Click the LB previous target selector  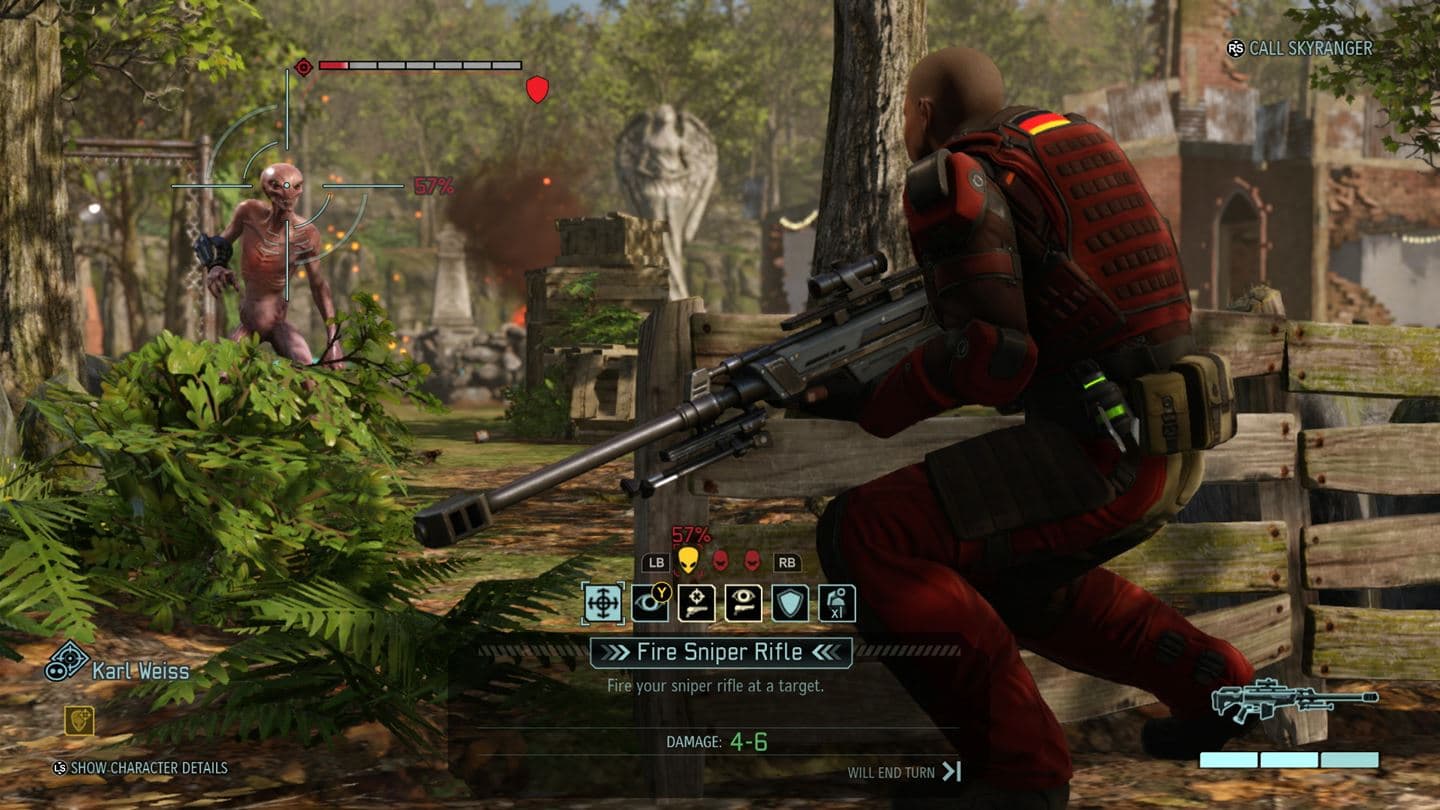tap(655, 563)
